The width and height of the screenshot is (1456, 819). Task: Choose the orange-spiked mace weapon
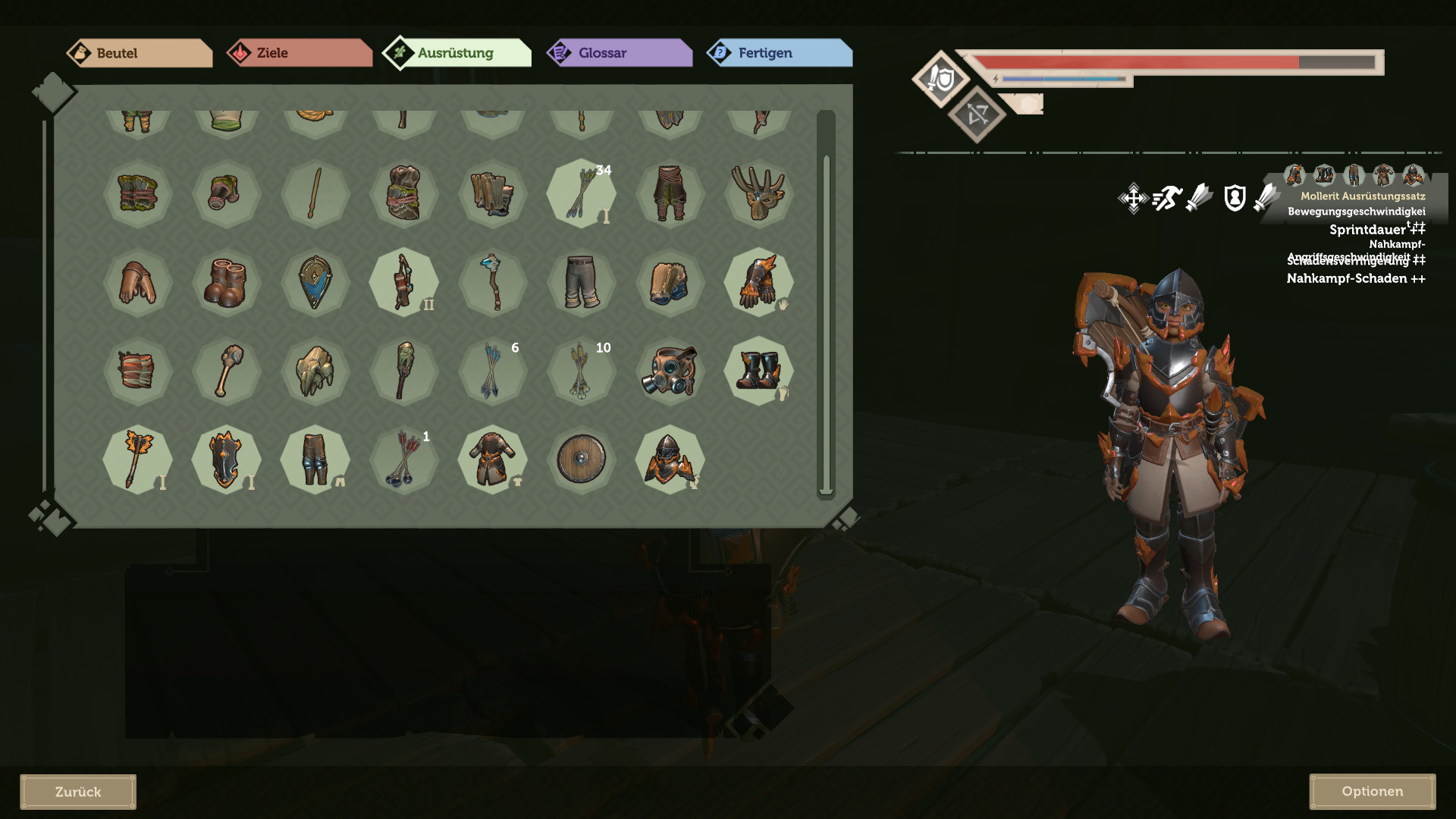pyautogui.click(x=137, y=459)
